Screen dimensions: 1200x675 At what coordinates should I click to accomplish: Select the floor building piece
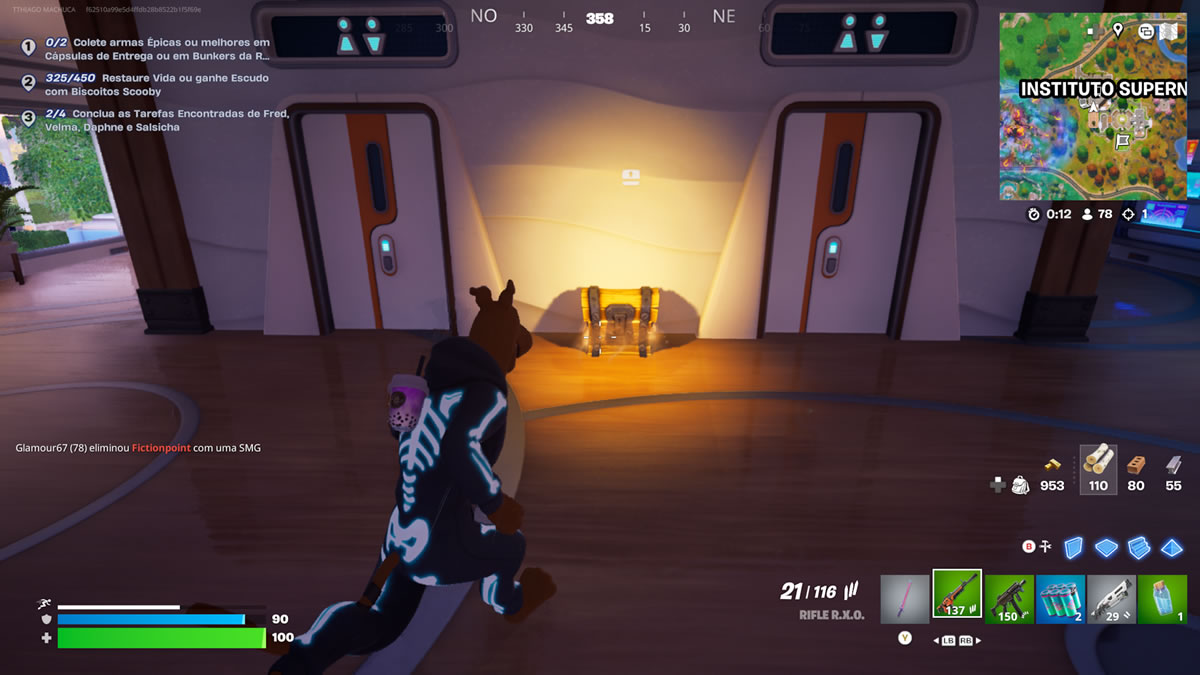(x=1106, y=547)
